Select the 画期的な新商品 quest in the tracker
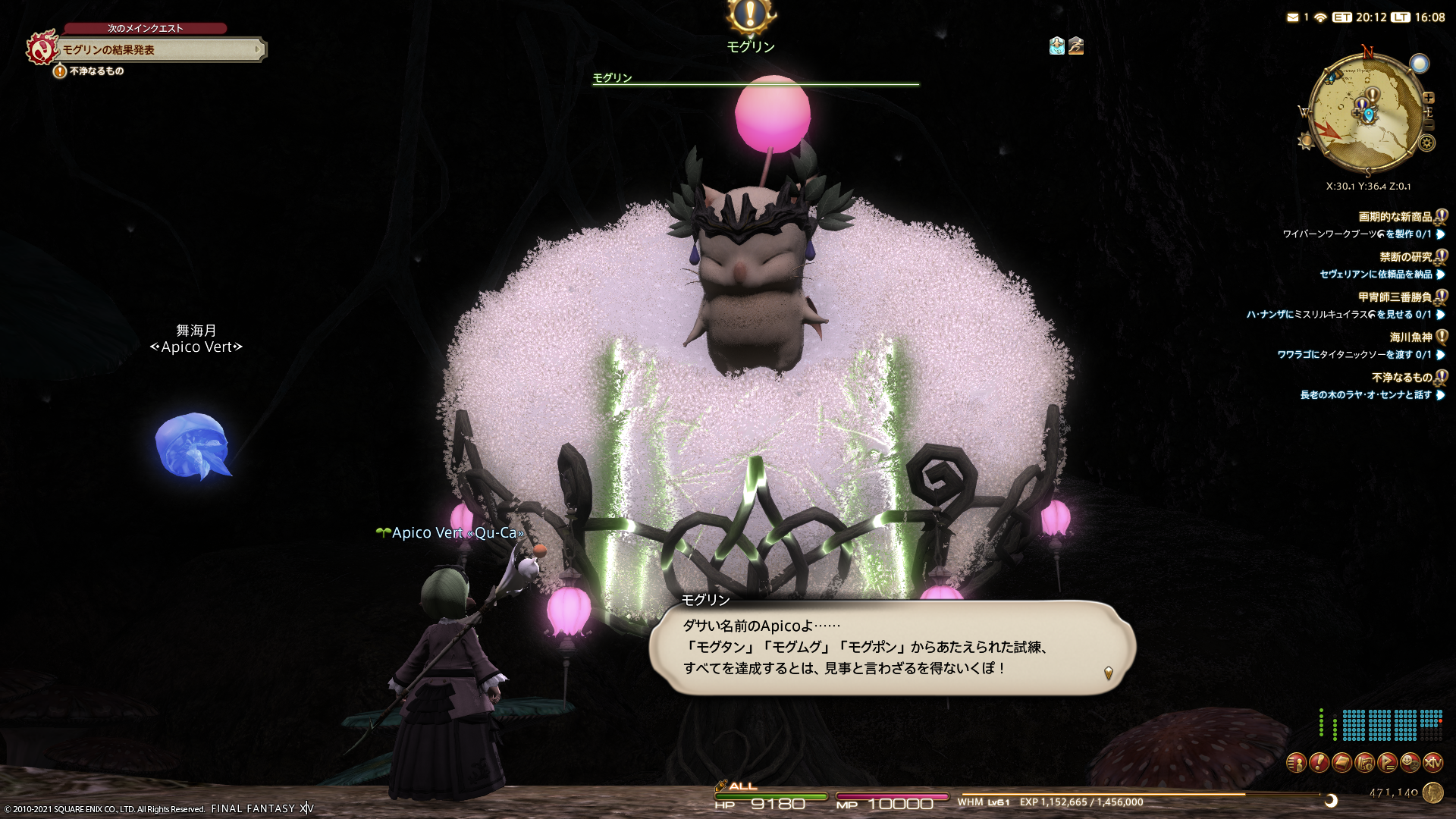 pyautogui.click(x=1395, y=217)
